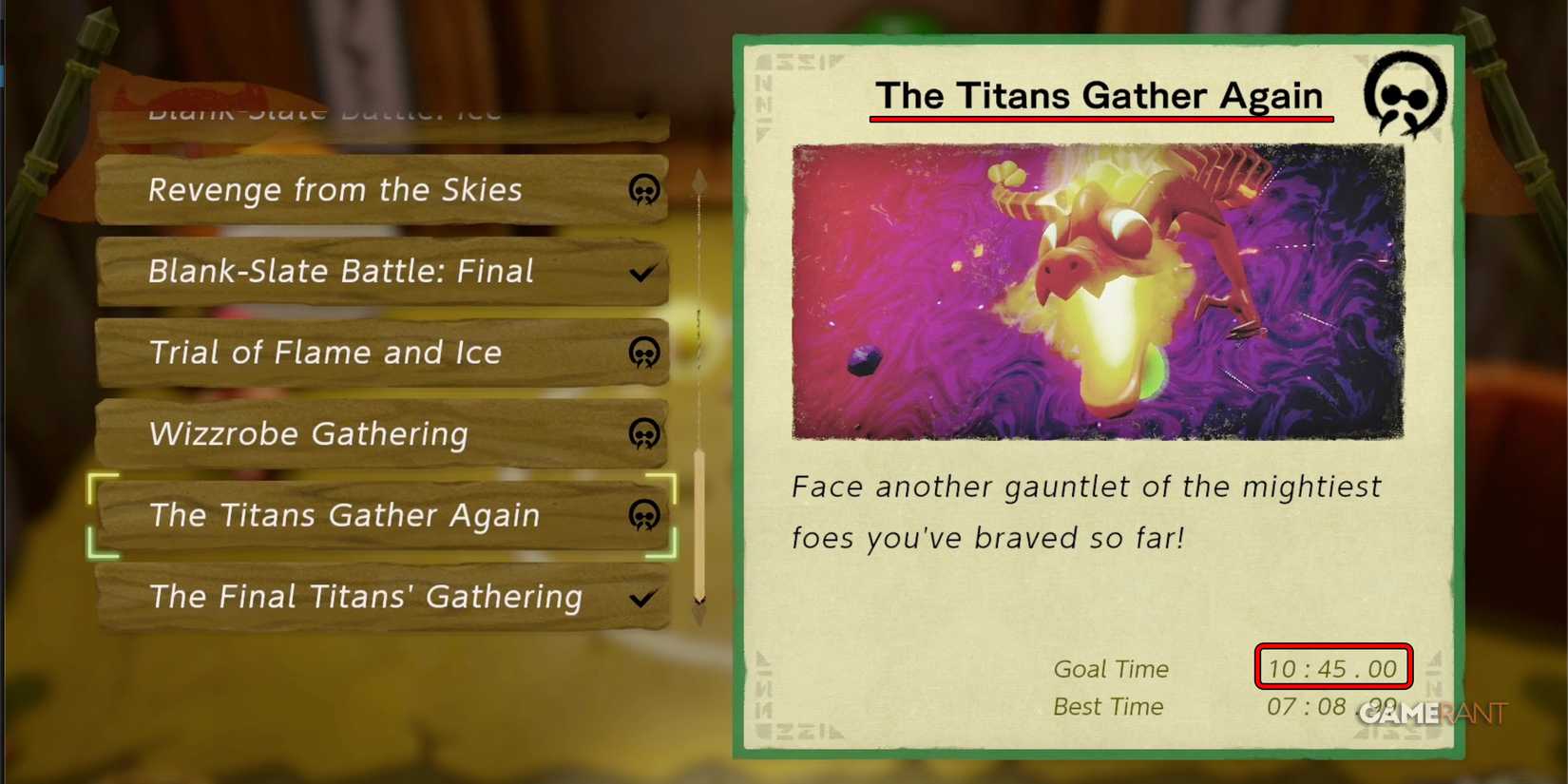Toggle the skull challenge marker for Wizzrobe Gathering
The image size is (1568, 784).
pos(644,434)
